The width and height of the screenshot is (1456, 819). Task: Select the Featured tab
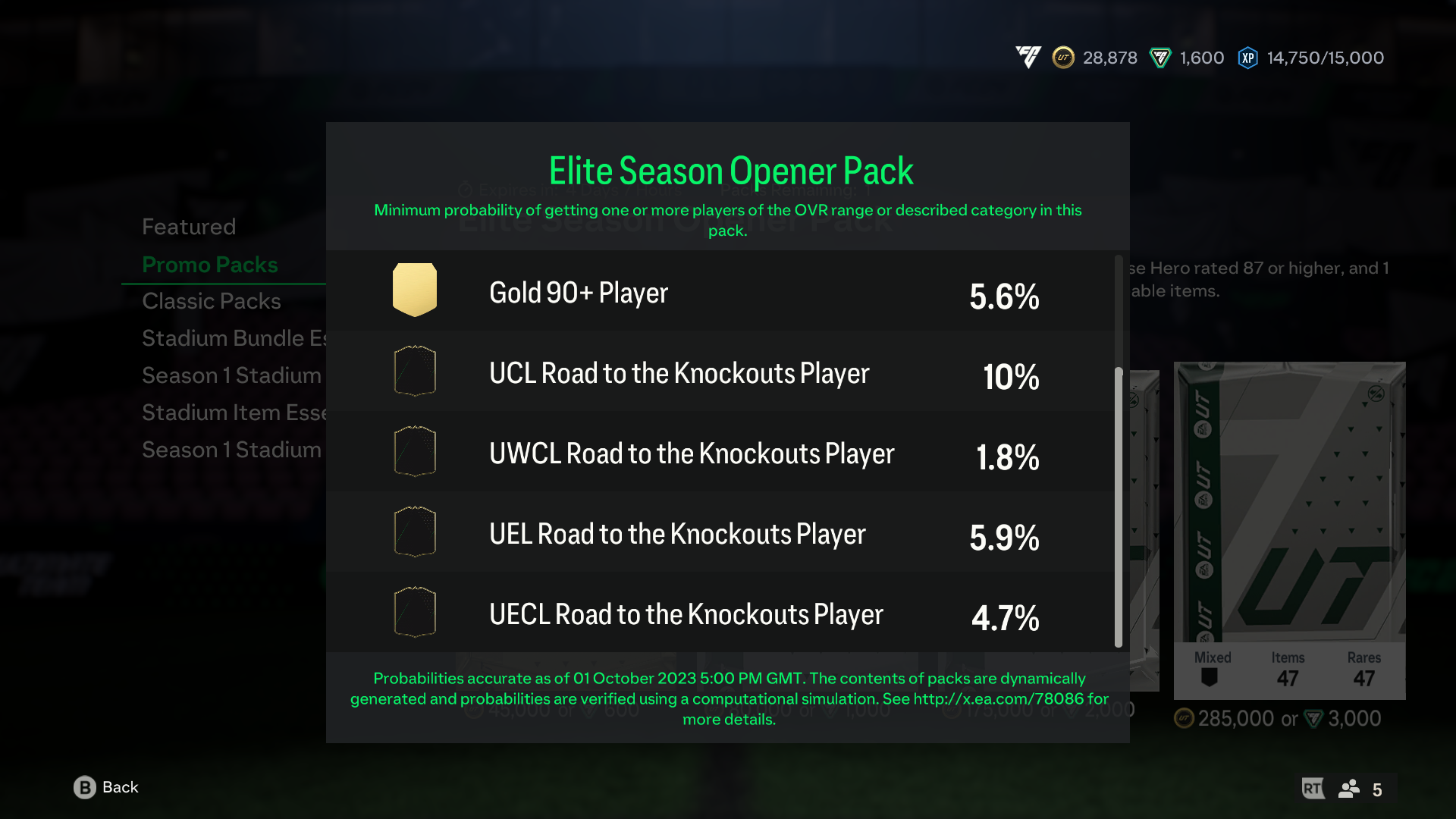point(189,225)
